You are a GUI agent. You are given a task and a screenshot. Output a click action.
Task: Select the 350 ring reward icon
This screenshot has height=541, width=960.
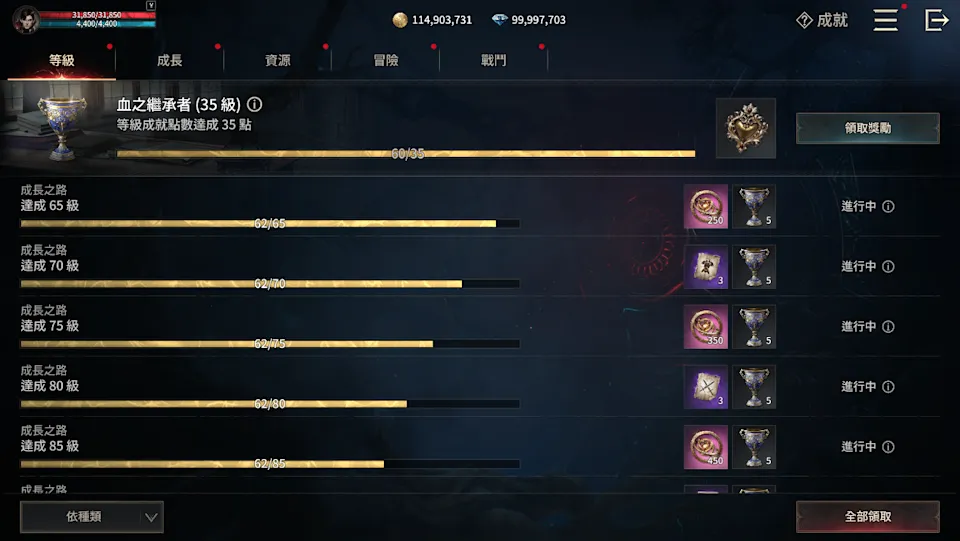coord(706,327)
